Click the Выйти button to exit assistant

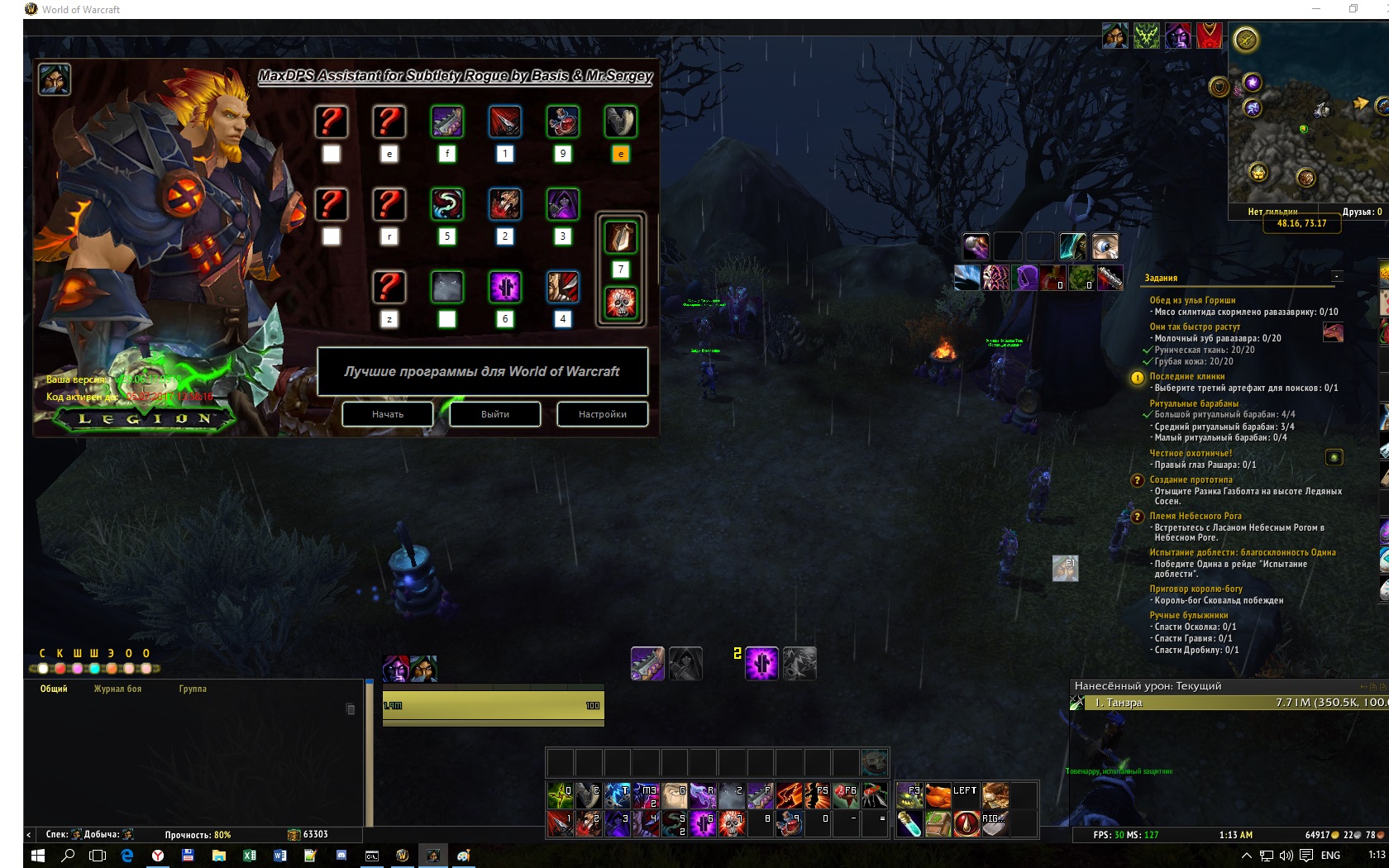pyautogui.click(x=494, y=414)
